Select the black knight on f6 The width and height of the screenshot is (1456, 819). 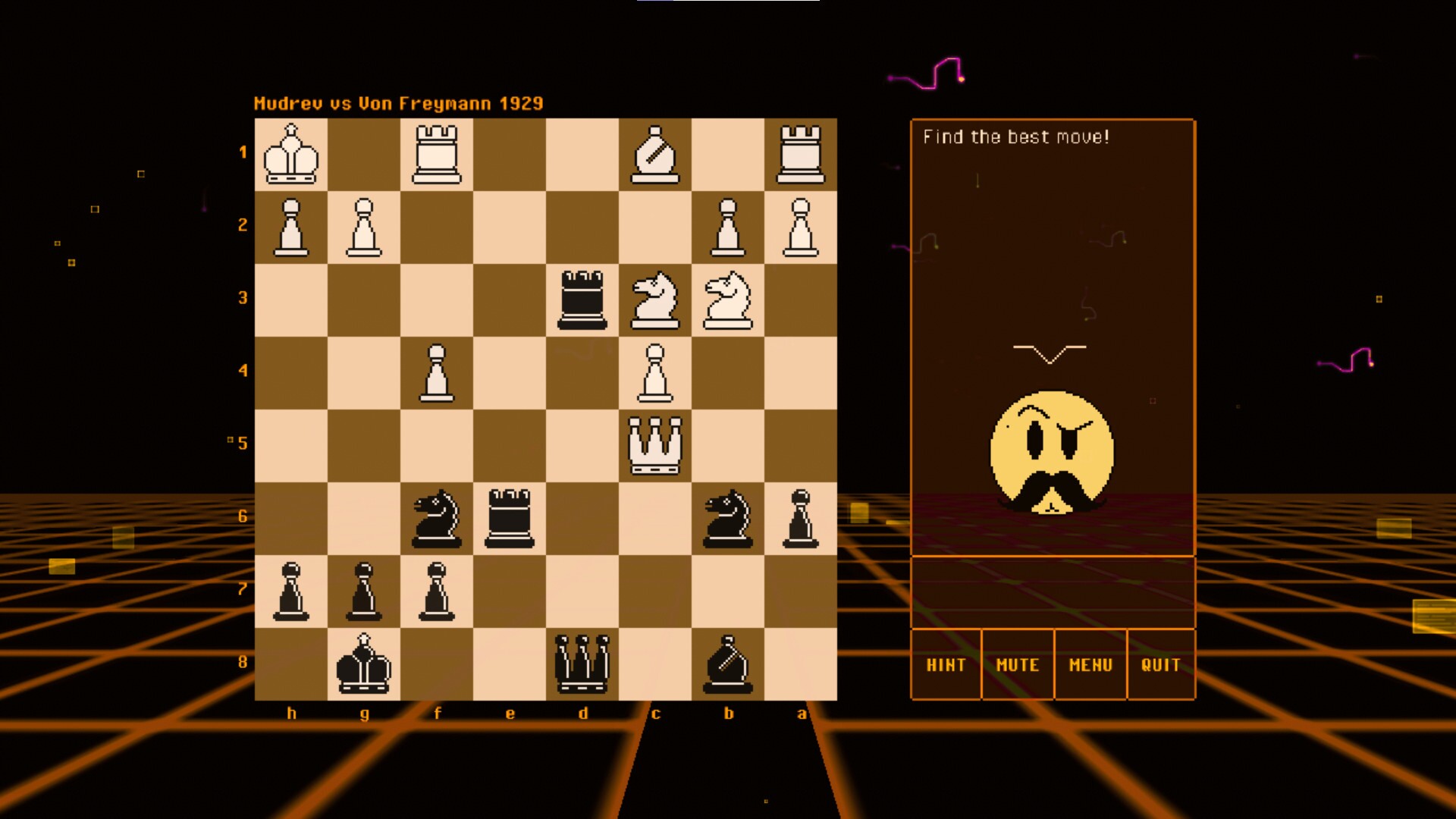coord(438,519)
